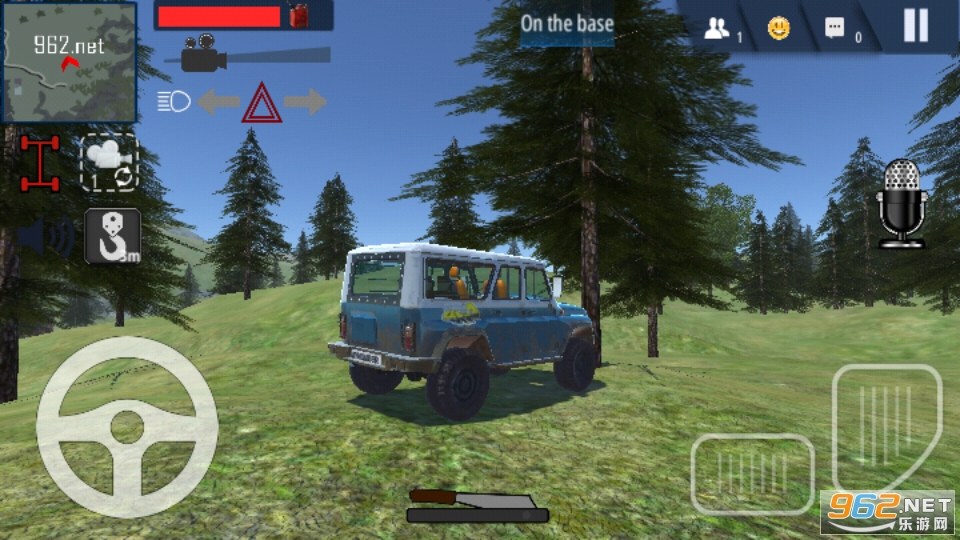Turn on the hazard warning triangle
The width and height of the screenshot is (960, 540).
(262, 103)
